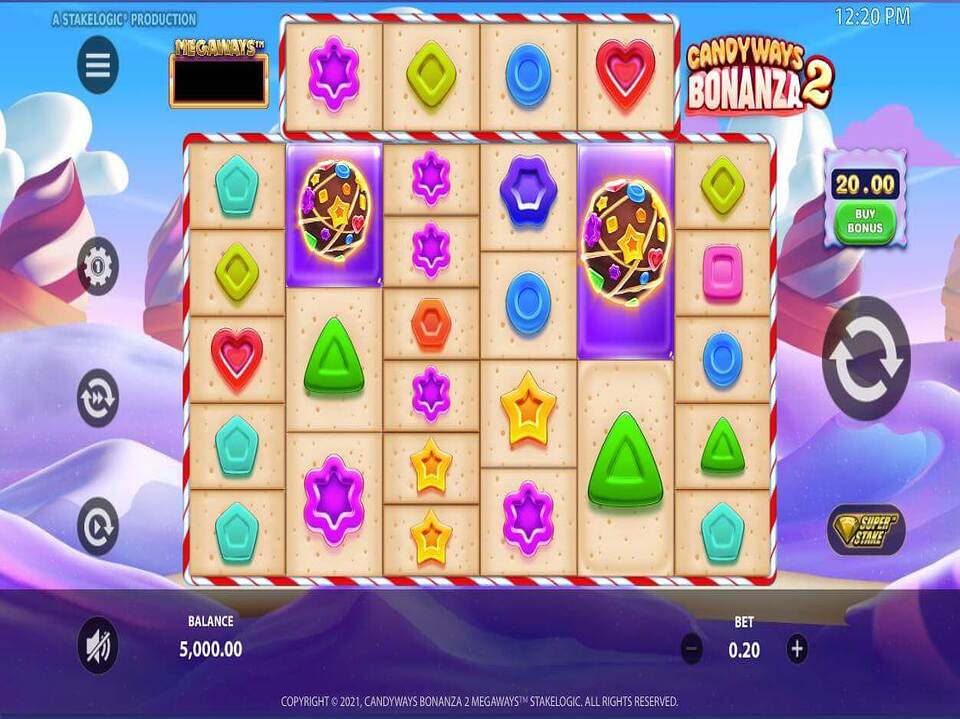Open the autoplay circular play icon
This screenshot has height=719, width=960.
coord(98,526)
